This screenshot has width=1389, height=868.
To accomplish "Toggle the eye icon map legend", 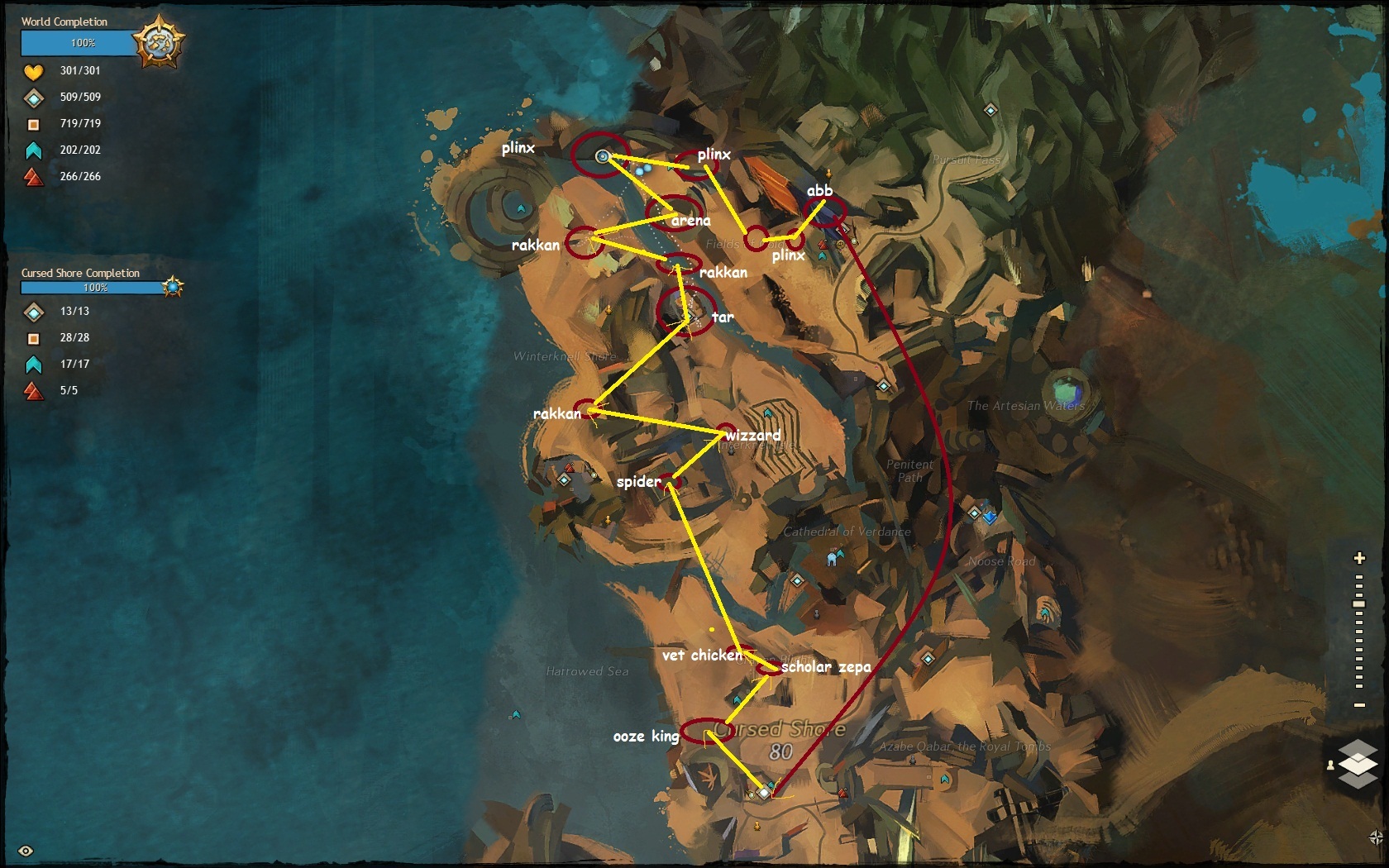I will click(x=26, y=851).
